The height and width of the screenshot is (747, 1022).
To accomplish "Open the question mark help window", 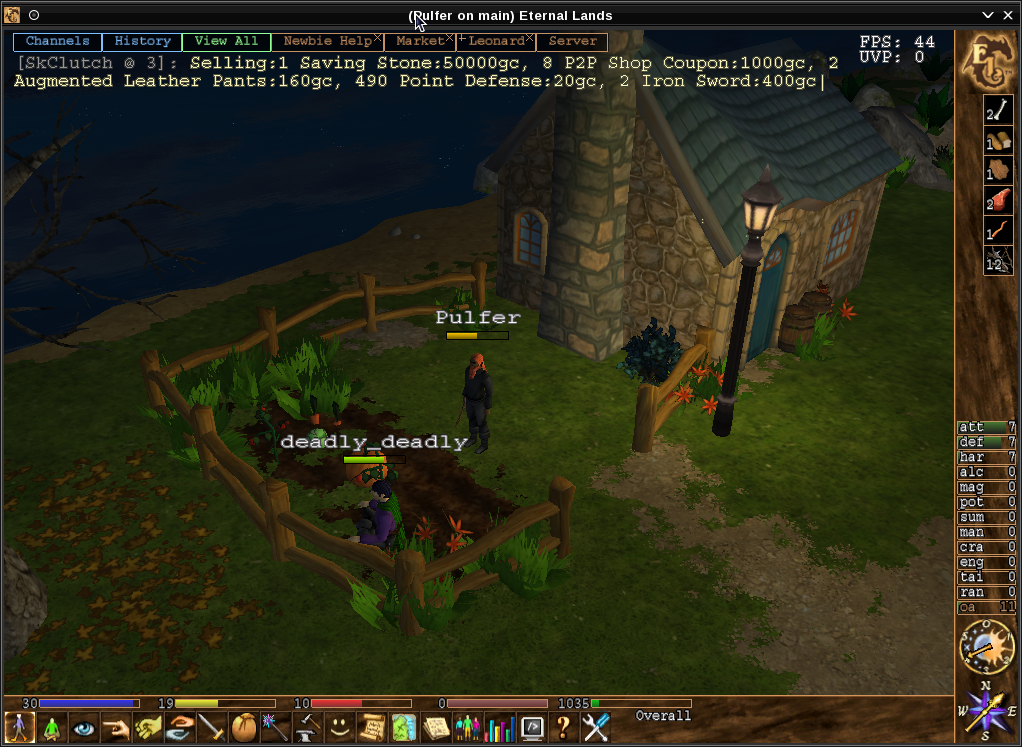I will pyautogui.click(x=564, y=727).
